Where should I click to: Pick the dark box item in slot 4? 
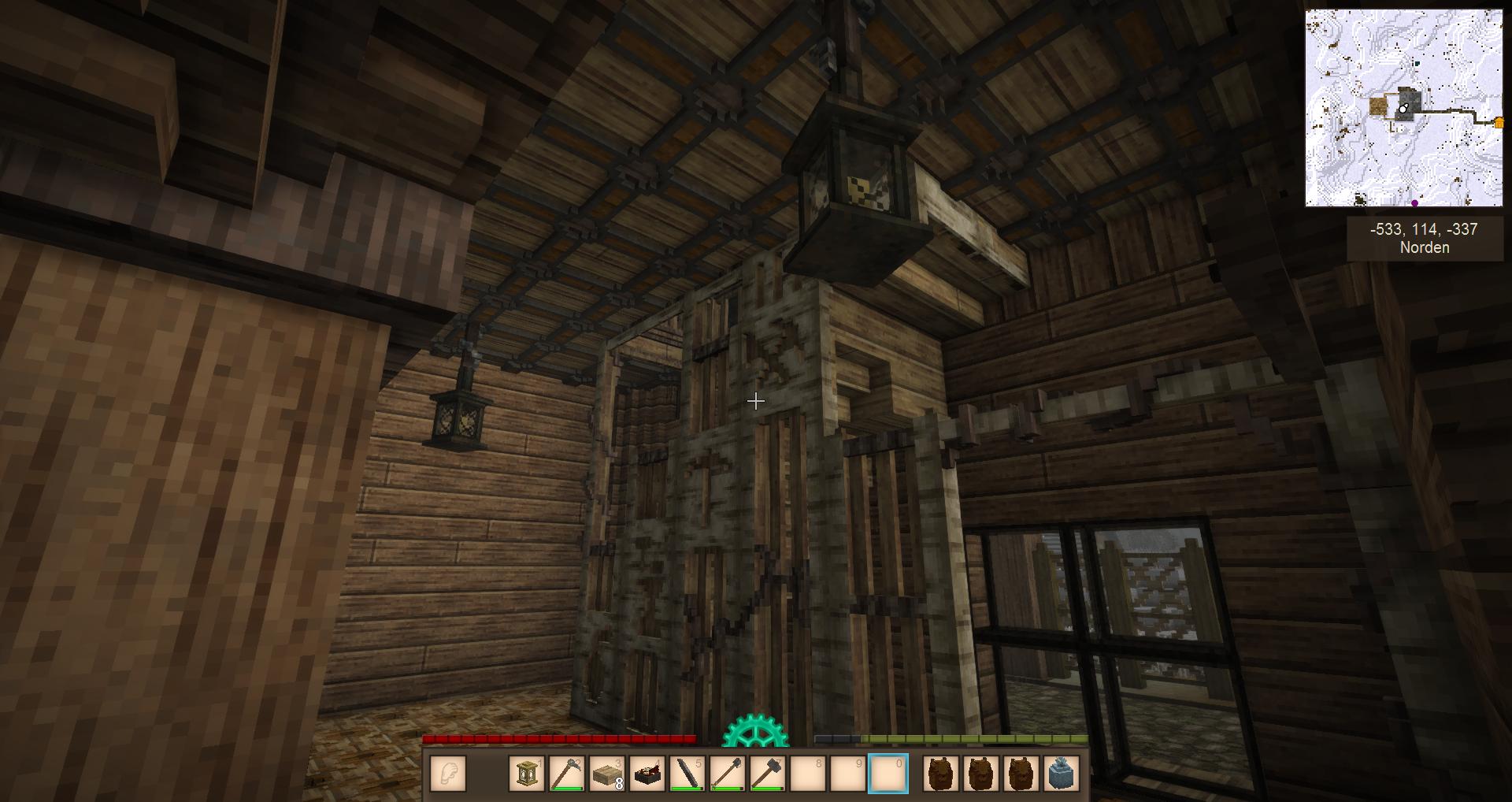647,773
